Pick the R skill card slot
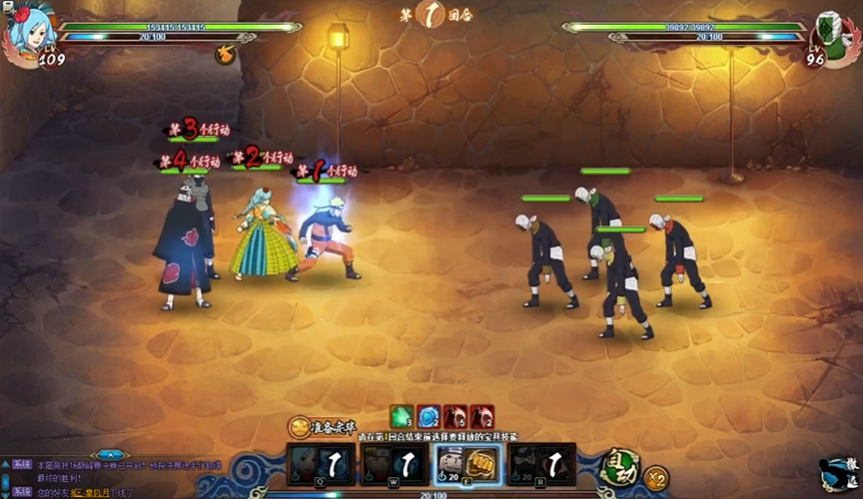Image resolution: width=863 pixels, height=499 pixels. 541,465
